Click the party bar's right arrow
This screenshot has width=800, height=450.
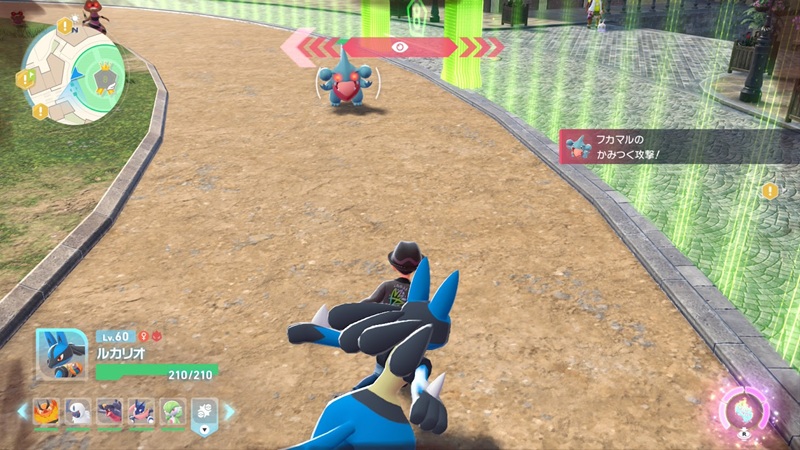[x=229, y=411]
